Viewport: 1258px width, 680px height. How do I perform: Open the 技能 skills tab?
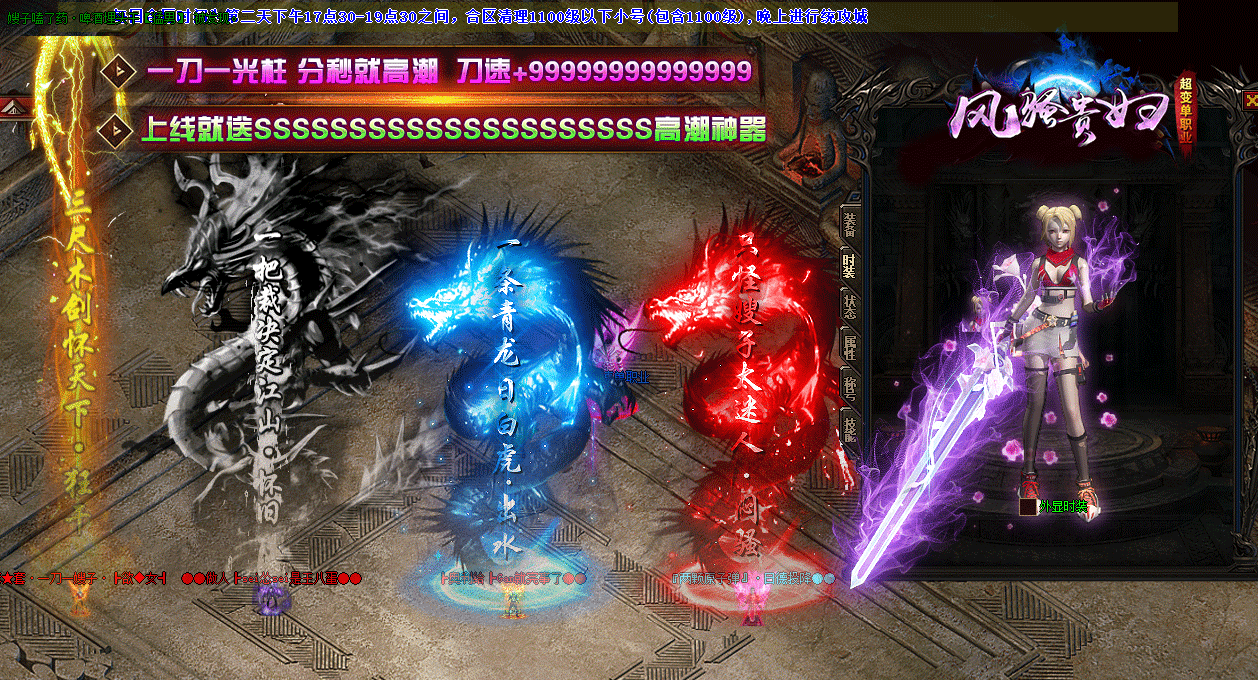click(x=850, y=429)
